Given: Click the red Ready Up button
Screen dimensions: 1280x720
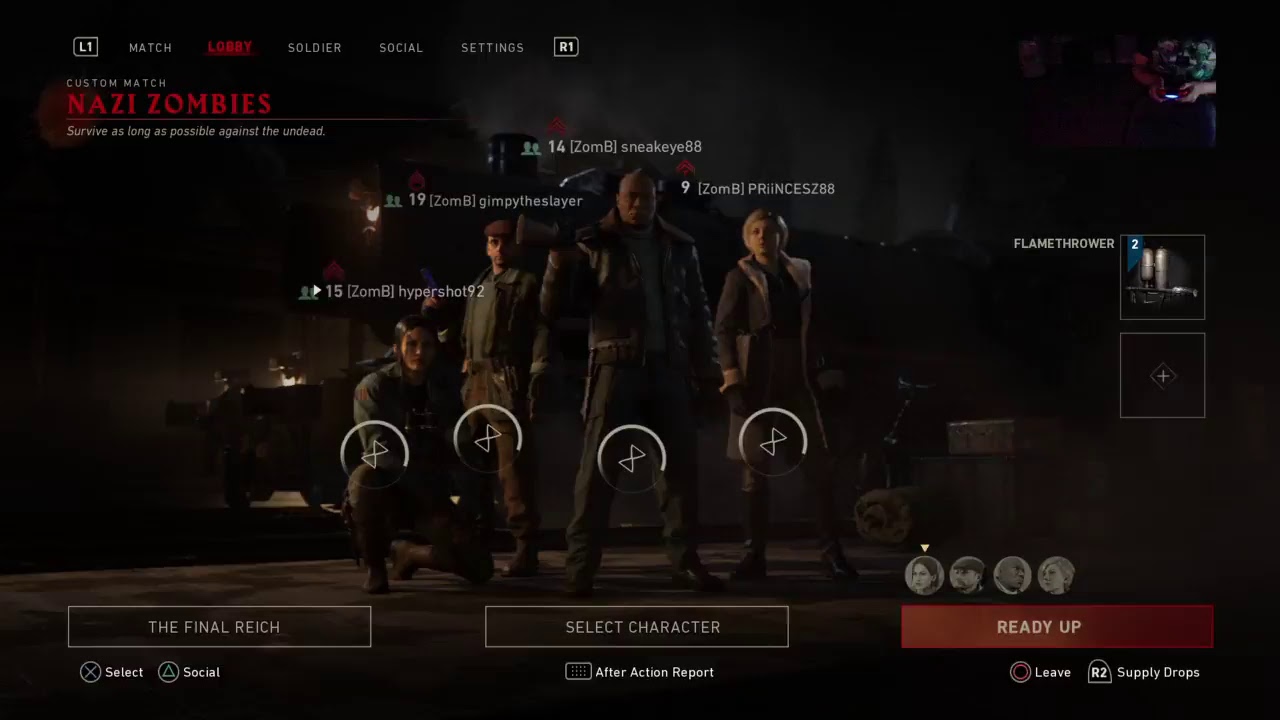Looking at the screenshot, I should tap(1057, 627).
